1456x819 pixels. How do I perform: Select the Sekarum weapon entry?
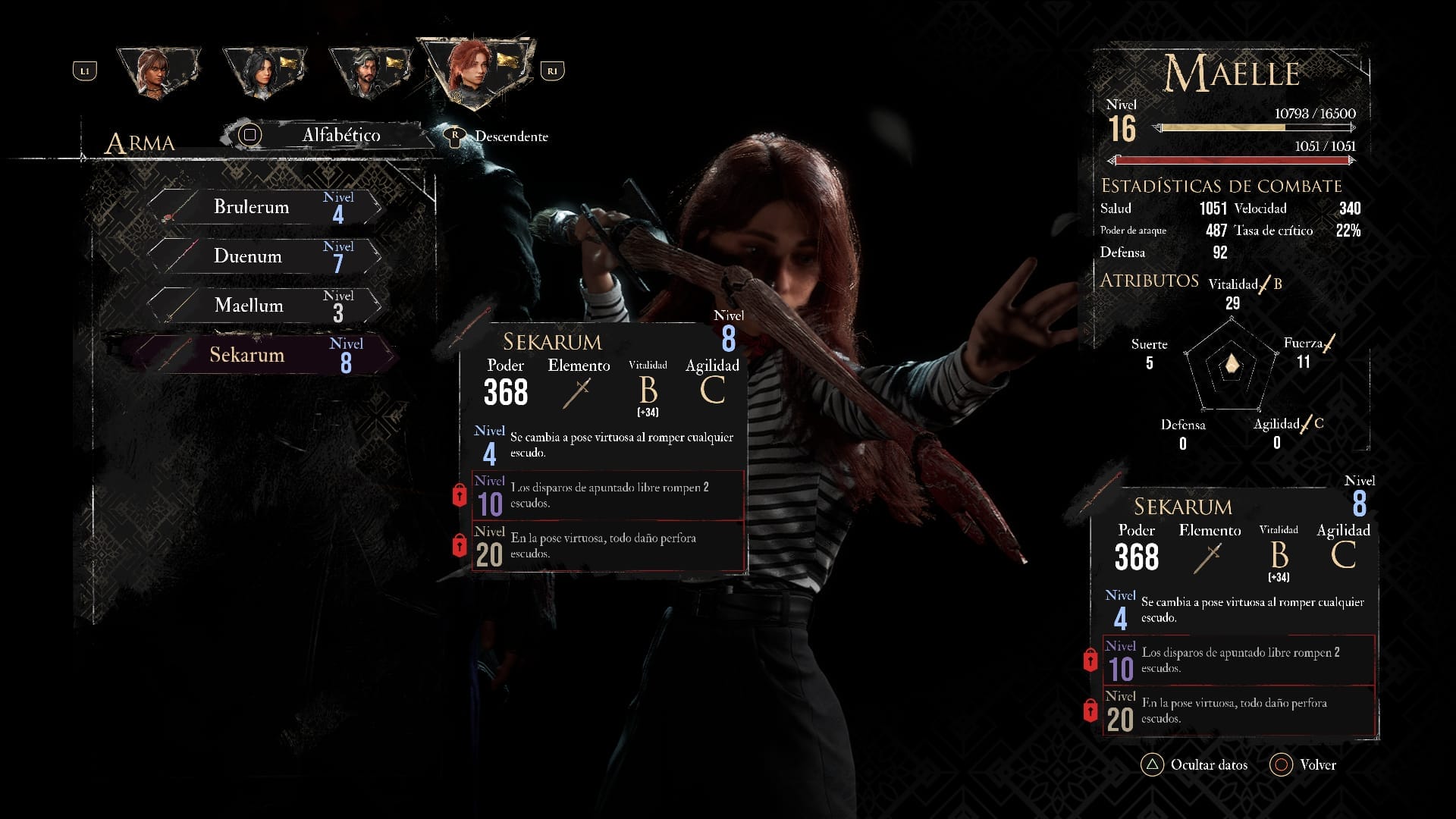pos(262,355)
